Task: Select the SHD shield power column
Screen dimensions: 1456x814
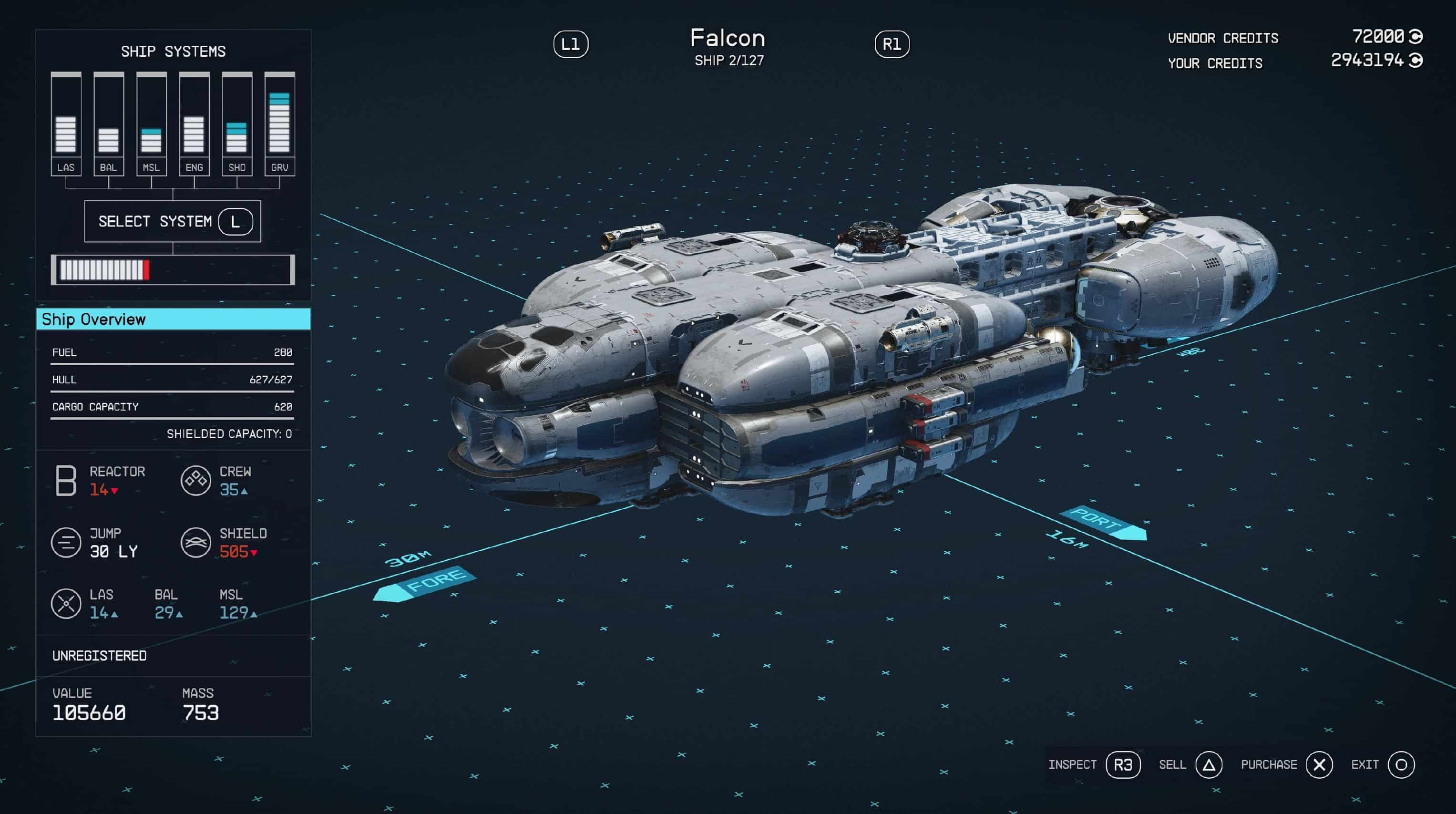Action: tap(237, 123)
